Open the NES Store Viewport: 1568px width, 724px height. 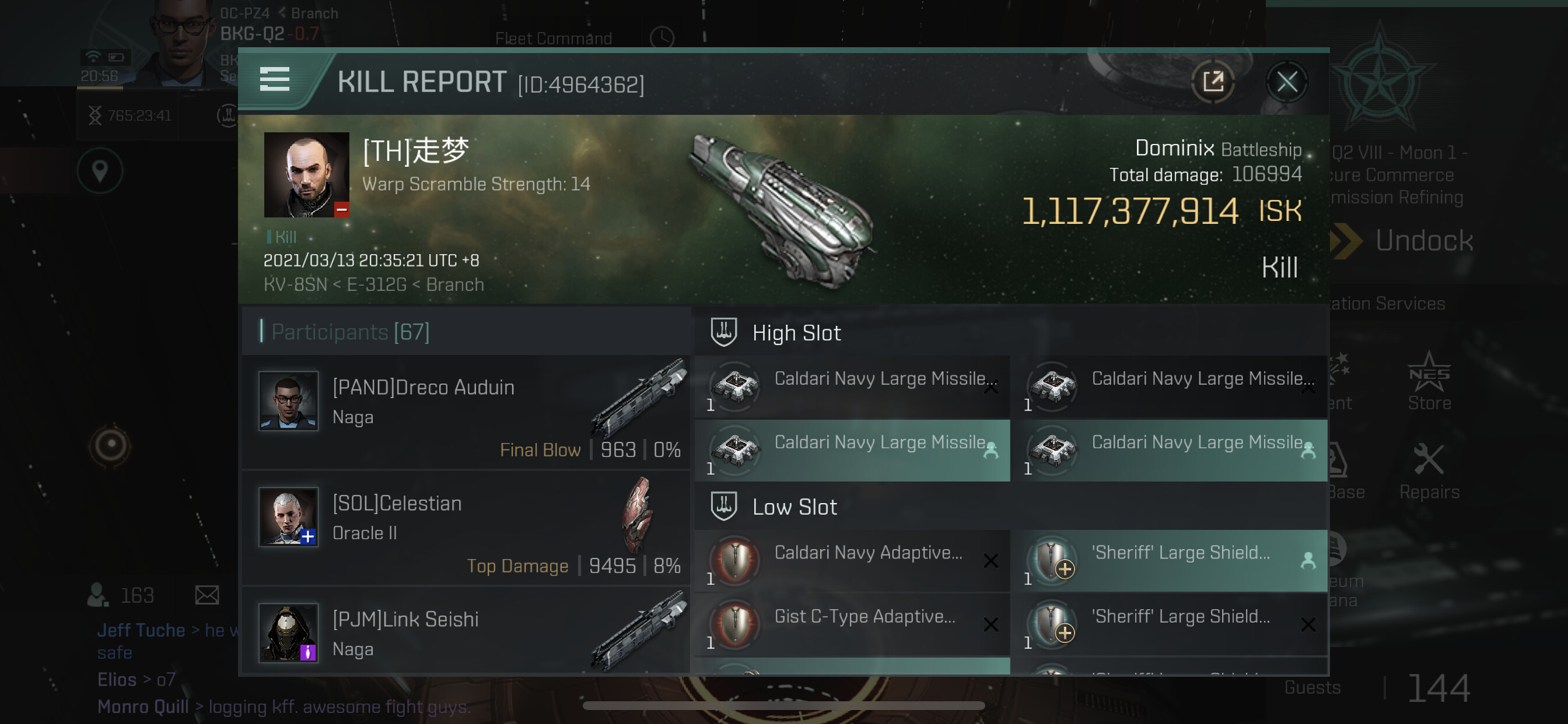point(1429,382)
